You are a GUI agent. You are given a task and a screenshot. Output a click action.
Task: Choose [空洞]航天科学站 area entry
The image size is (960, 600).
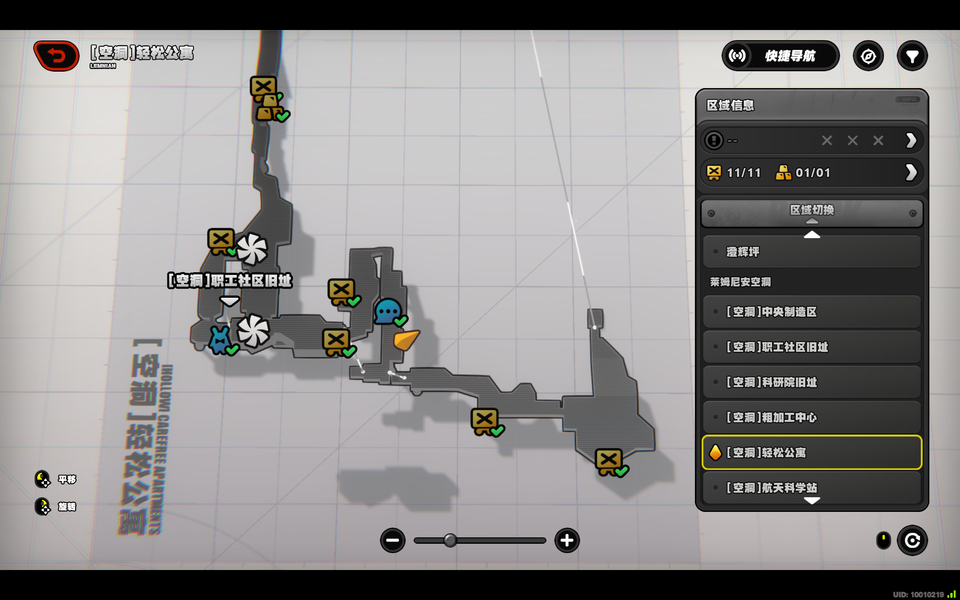tap(811, 487)
